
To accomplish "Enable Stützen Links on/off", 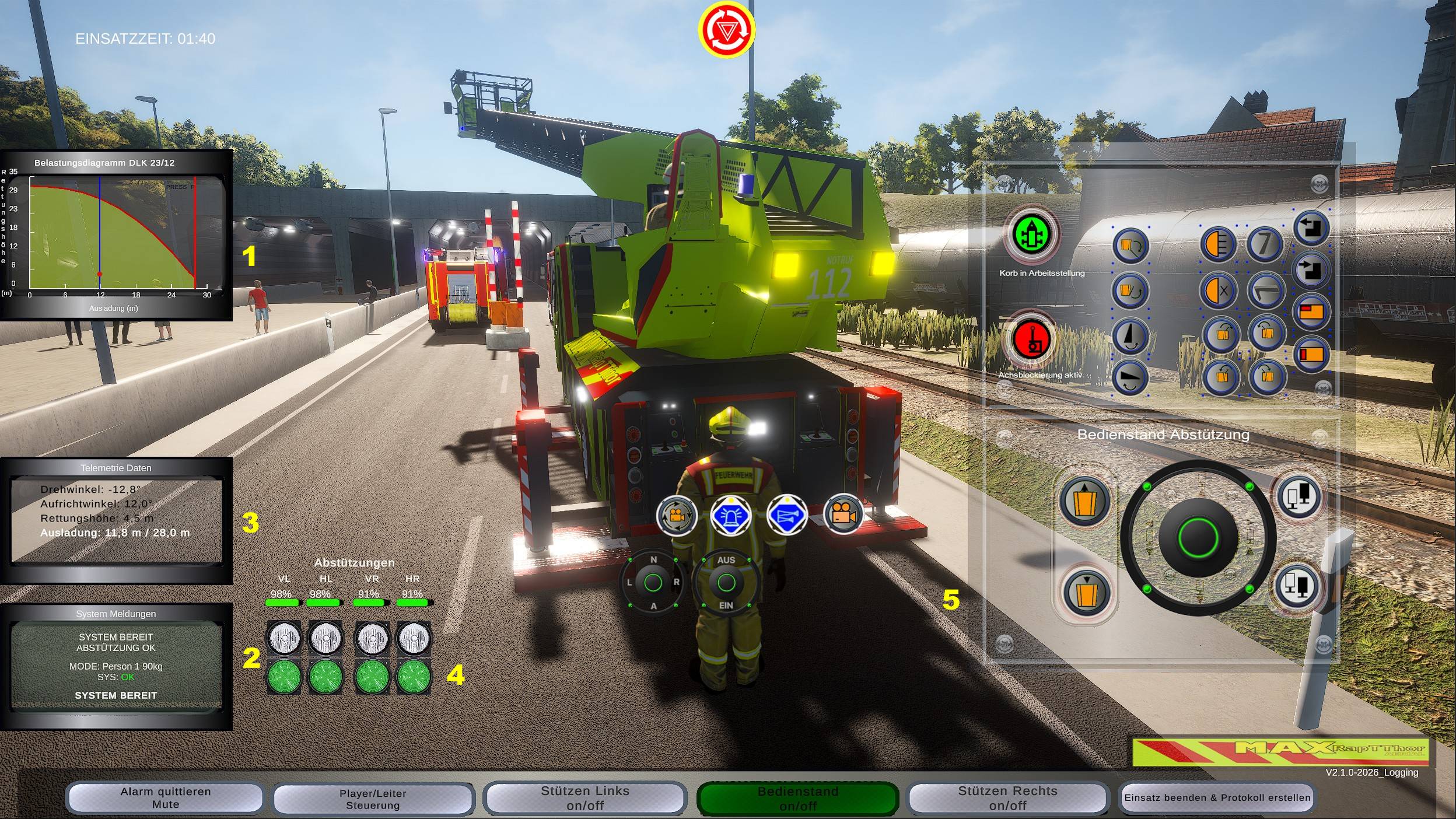I will [x=583, y=798].
